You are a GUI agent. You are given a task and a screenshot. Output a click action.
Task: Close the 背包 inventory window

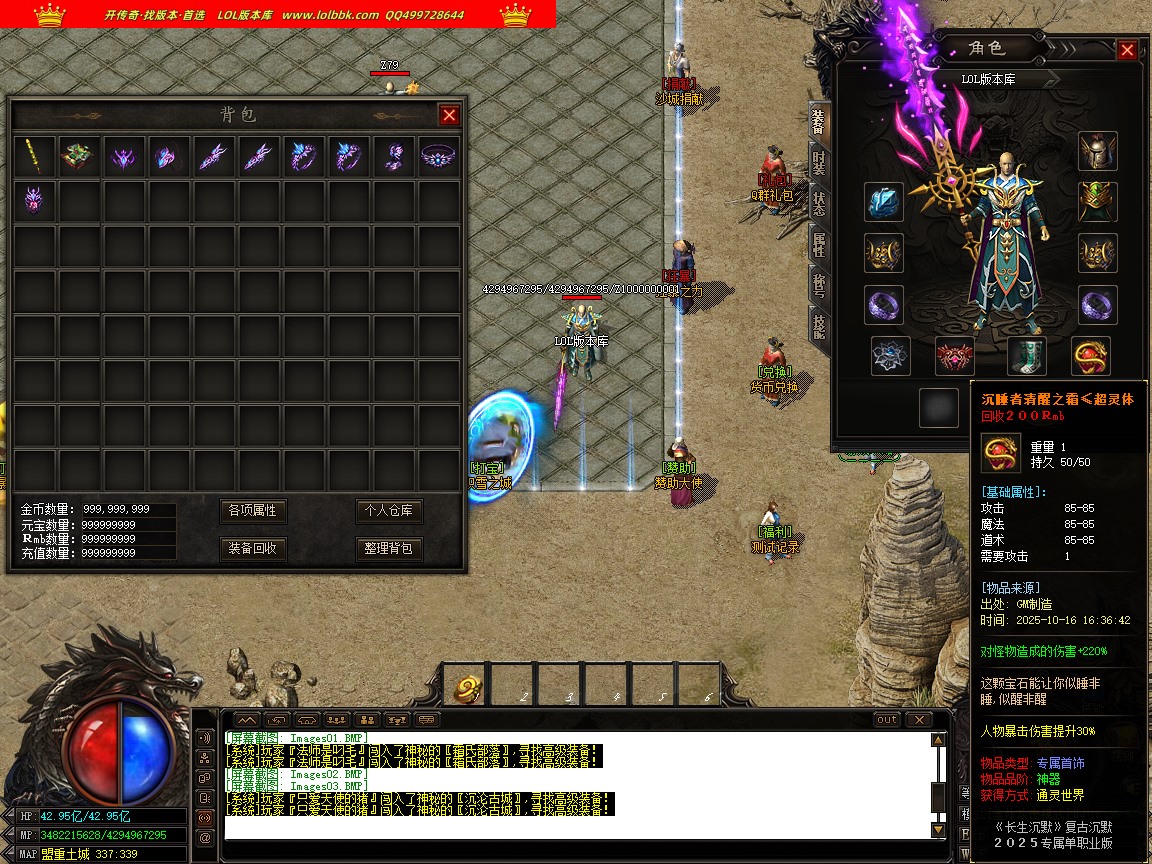pyautogui.click(x=449, y=115)
